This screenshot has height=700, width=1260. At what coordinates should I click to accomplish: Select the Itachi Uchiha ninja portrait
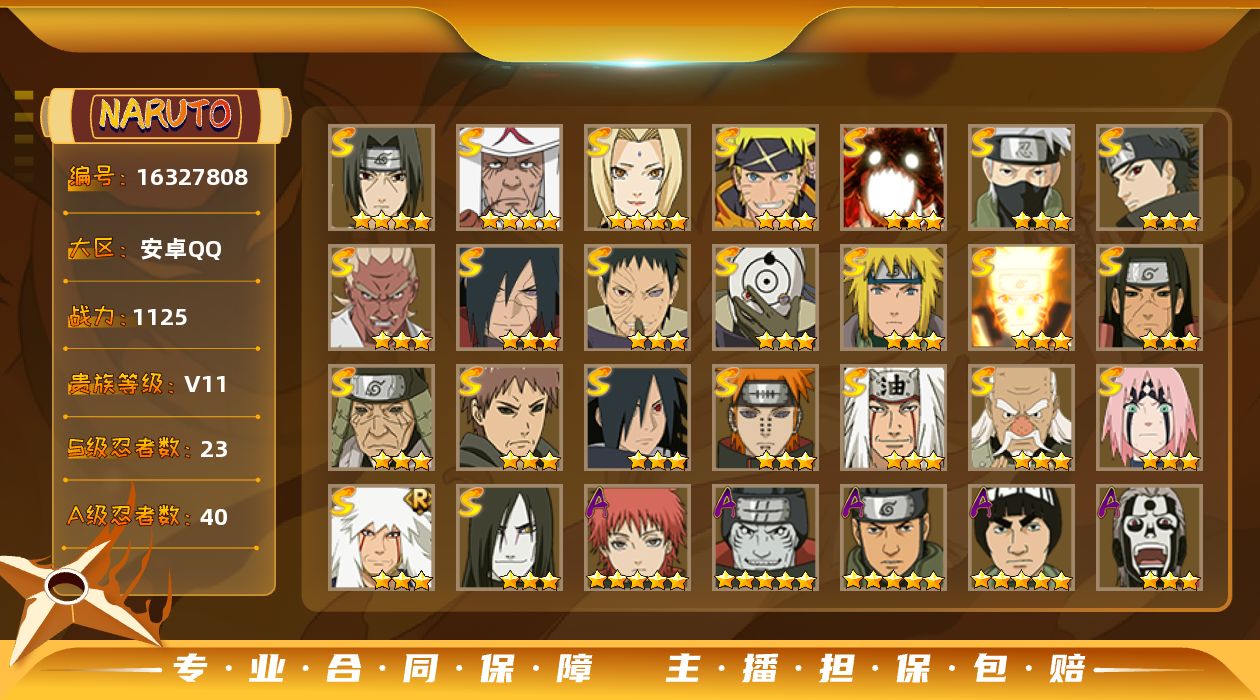pos(381,177)
